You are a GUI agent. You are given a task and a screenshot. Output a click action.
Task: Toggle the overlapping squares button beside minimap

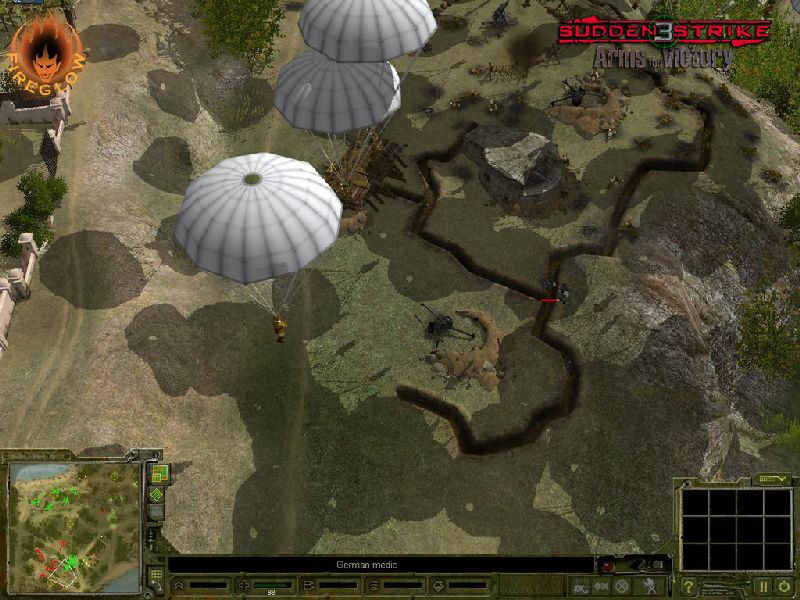click(x=157, y=474)
